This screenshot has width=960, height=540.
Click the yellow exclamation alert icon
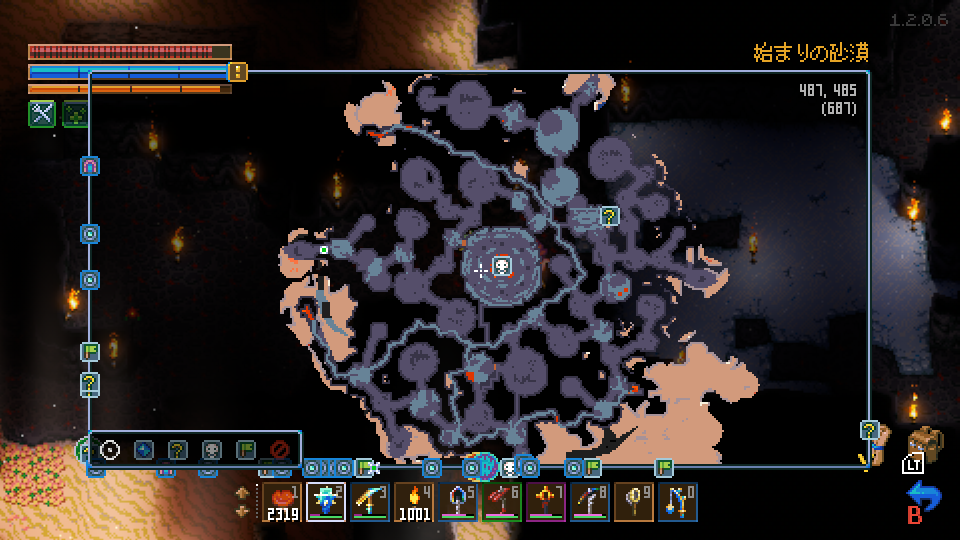click(x=238, y=71)
